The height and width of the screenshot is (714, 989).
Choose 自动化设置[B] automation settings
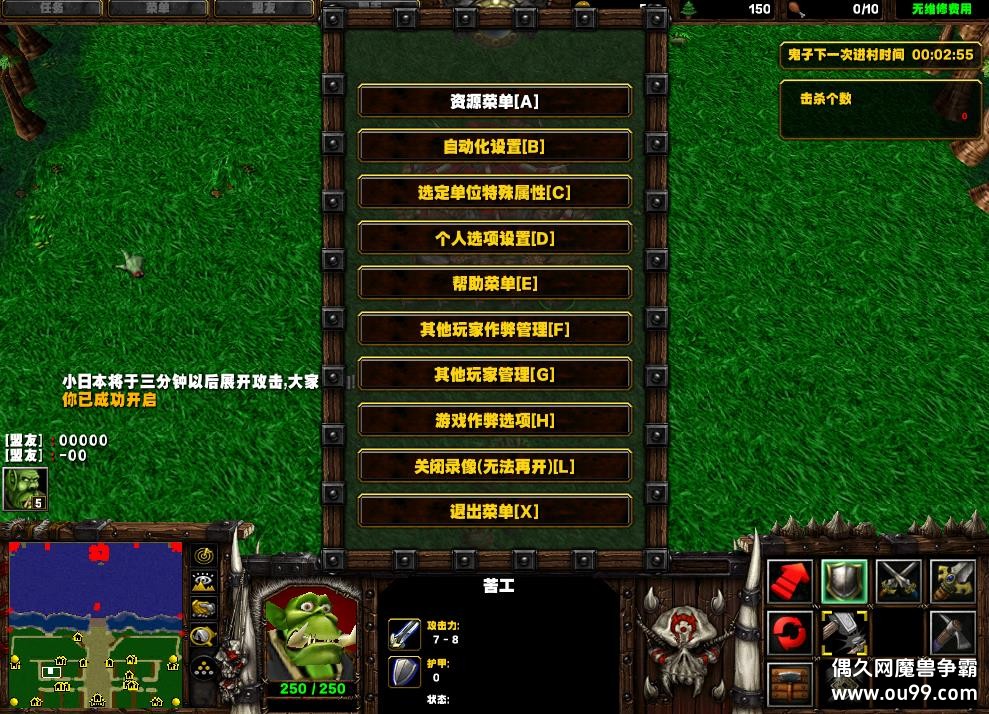[x=494, y=147]
